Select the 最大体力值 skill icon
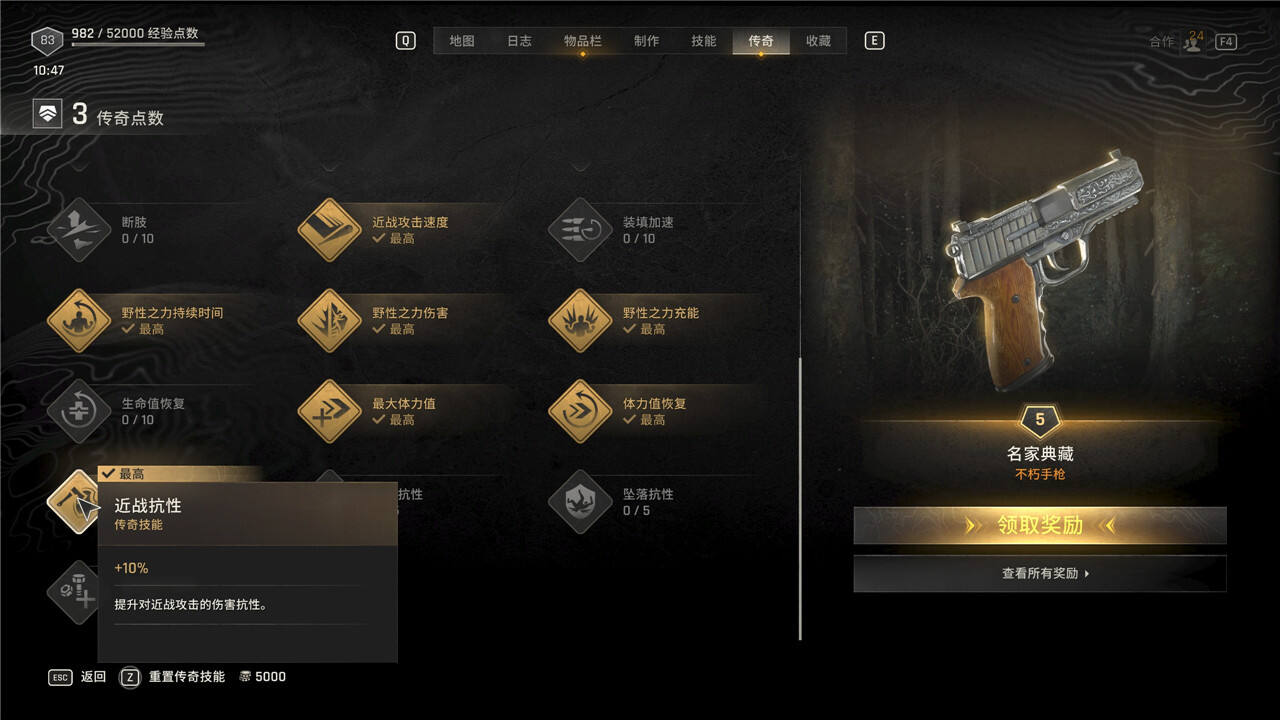The image size is (1280, 720). (x=329, y=411)
